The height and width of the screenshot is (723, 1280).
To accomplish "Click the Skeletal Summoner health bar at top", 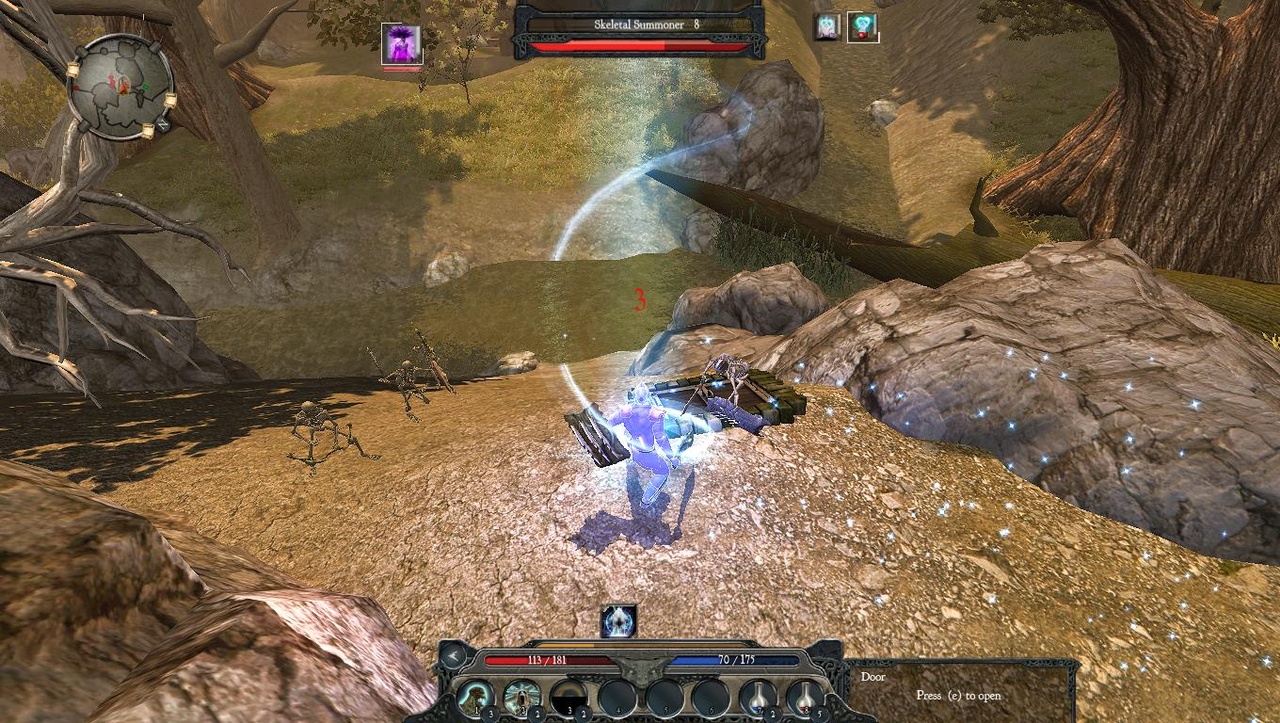I will click(639, 44).
